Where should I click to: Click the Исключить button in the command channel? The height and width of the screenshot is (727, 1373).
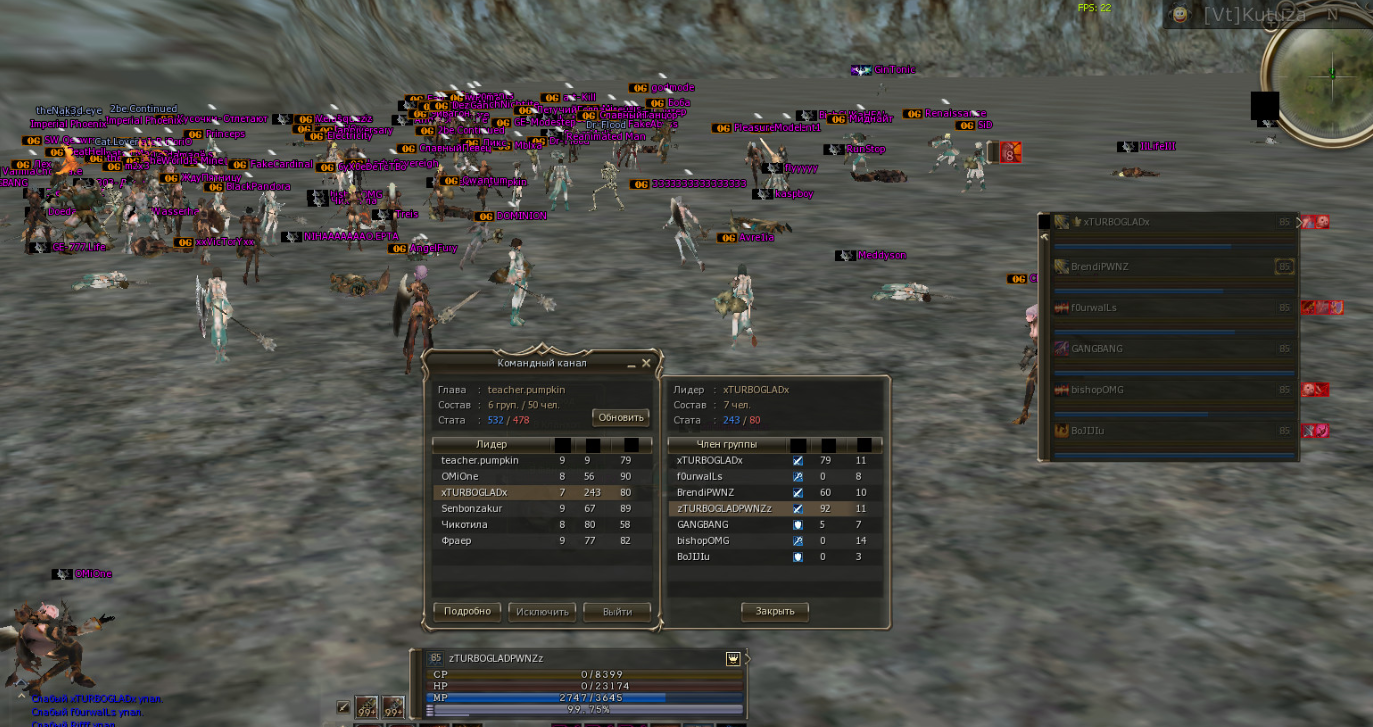(x=541, y=611)
